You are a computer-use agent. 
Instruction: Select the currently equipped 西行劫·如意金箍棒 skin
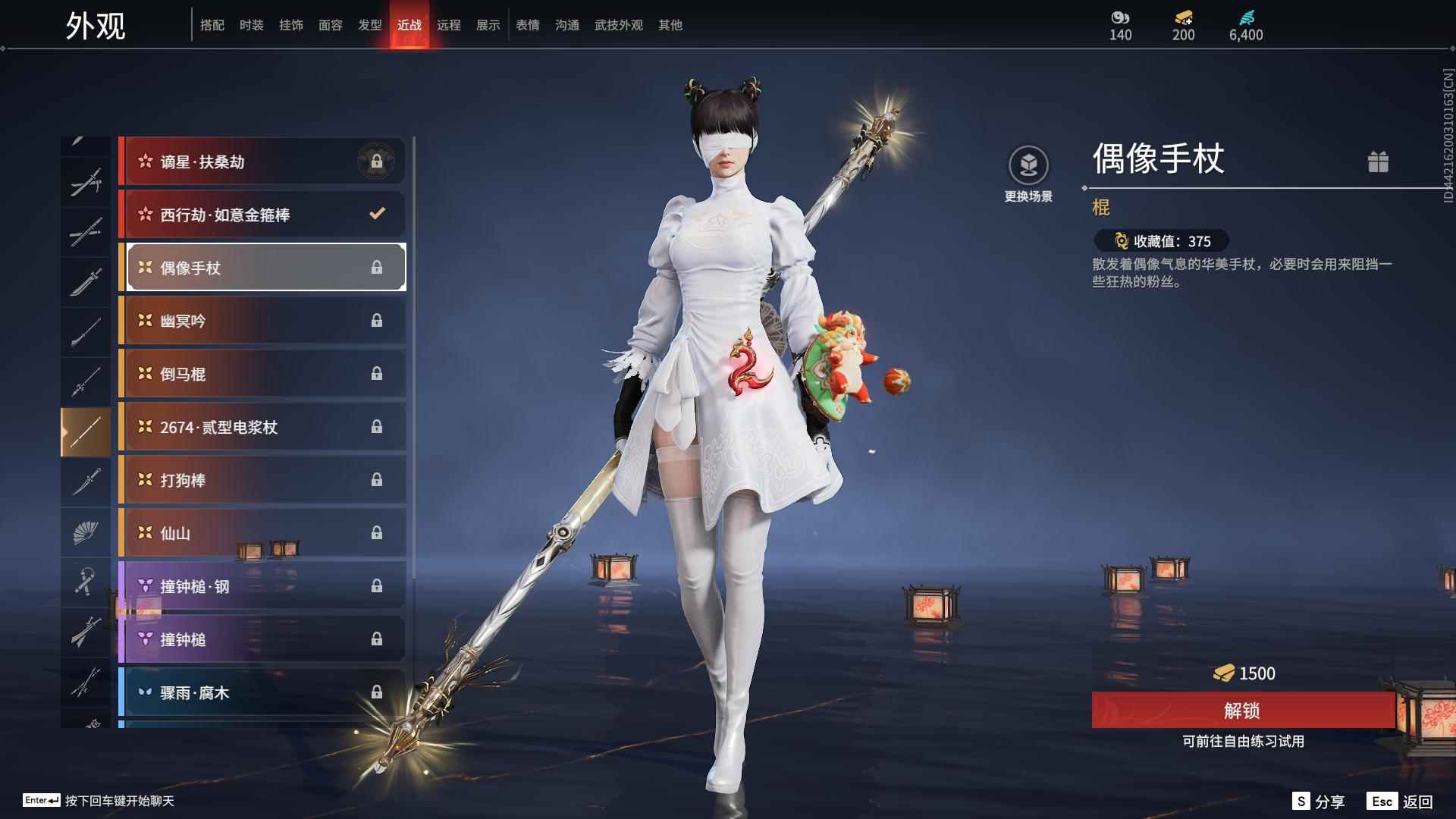click(262, 214)
